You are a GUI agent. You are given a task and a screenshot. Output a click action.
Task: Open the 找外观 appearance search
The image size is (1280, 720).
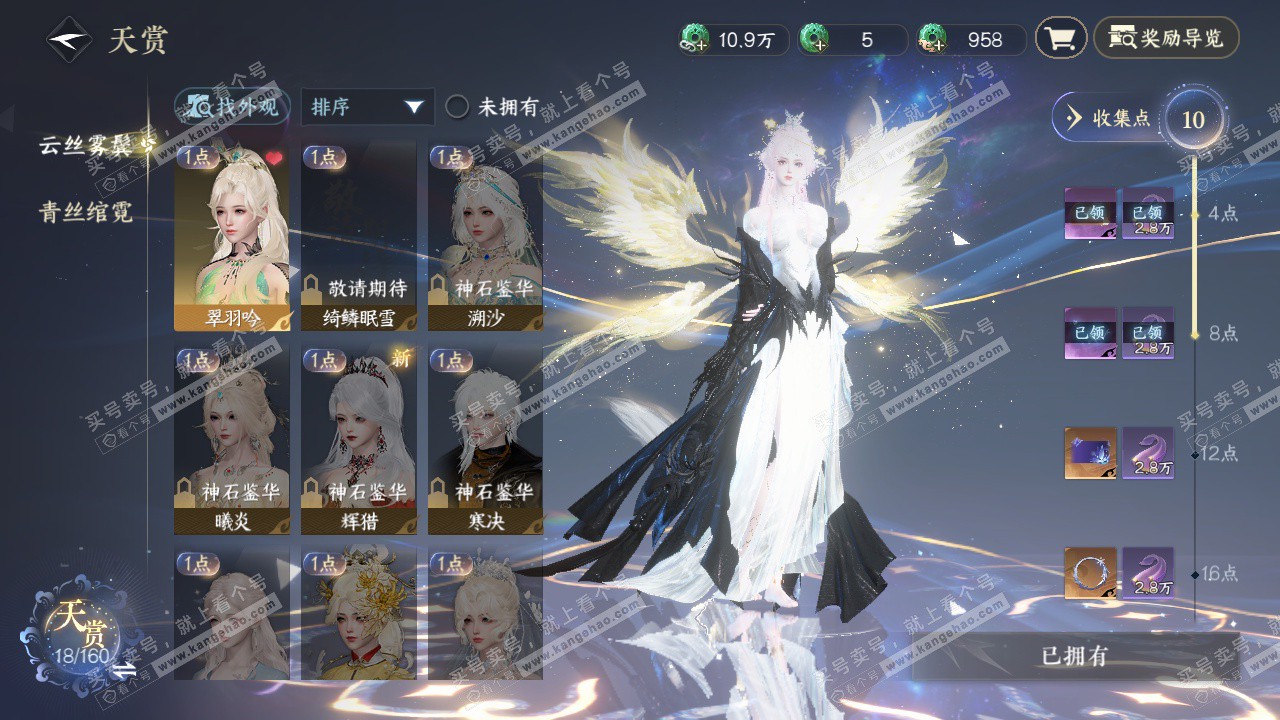pos(233,107)
